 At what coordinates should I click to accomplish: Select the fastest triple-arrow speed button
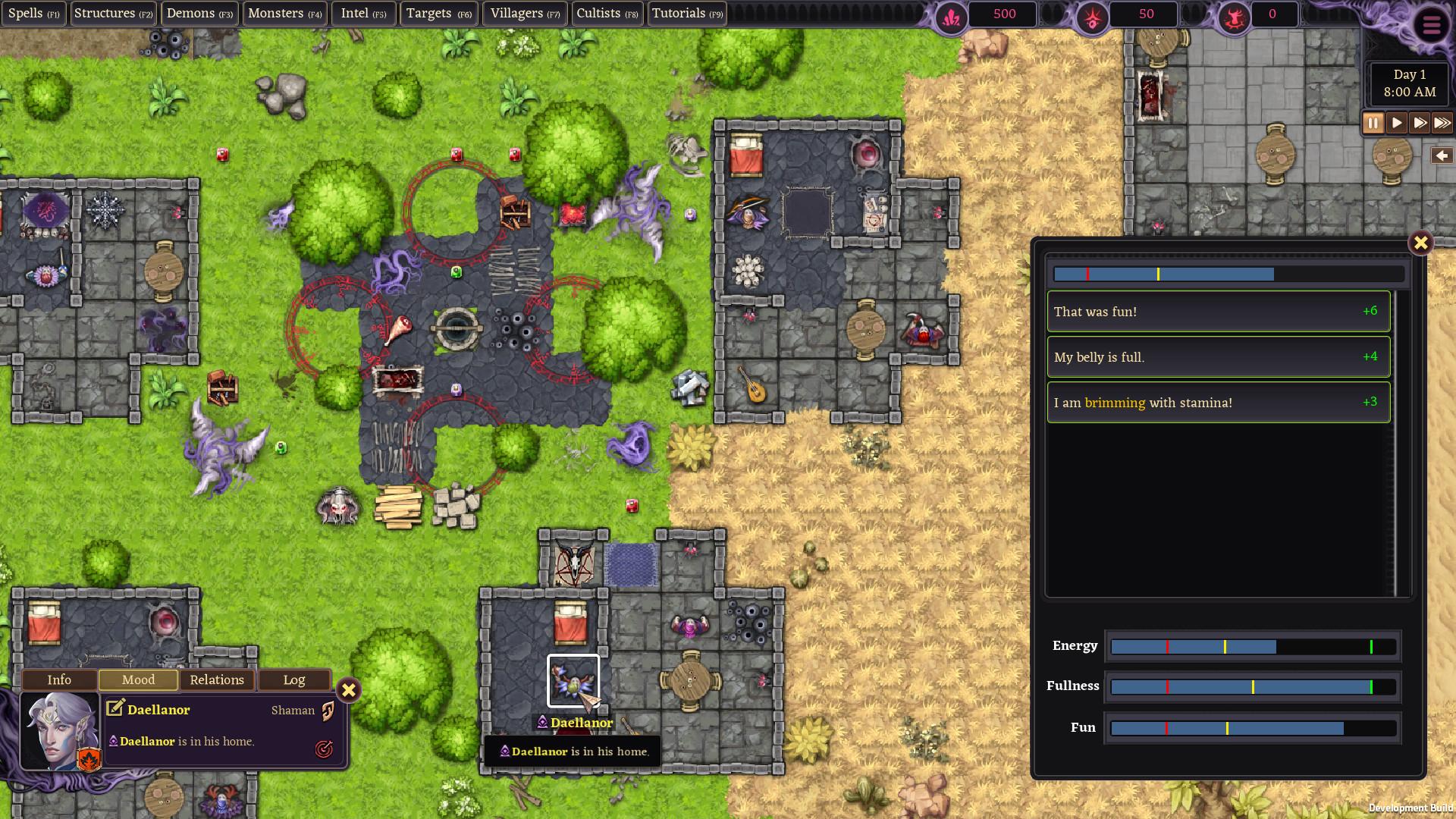(1440, 122)
